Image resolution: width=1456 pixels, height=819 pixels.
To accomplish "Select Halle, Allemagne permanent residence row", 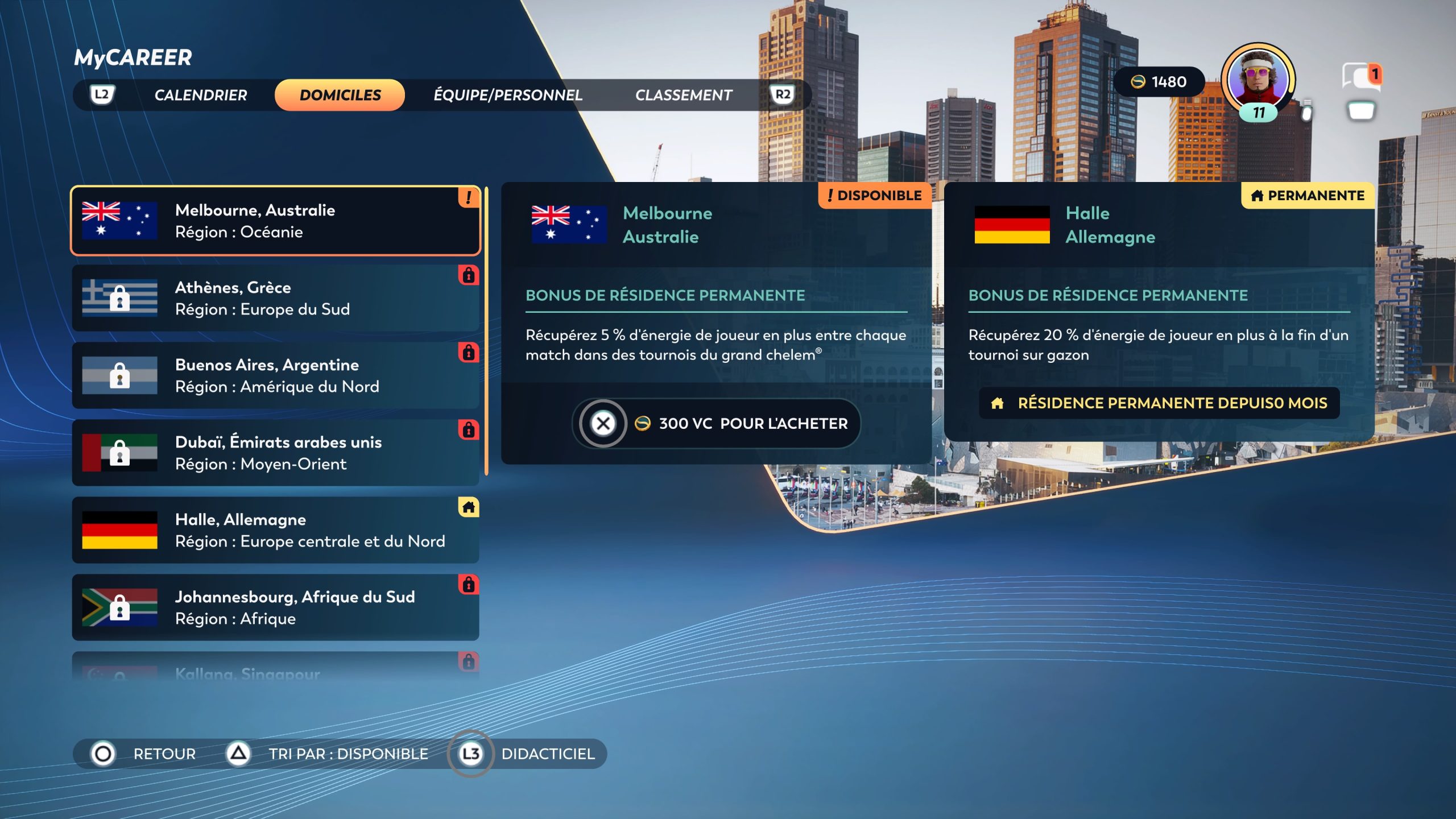I will pyautogui.click(x=275, y=530).
